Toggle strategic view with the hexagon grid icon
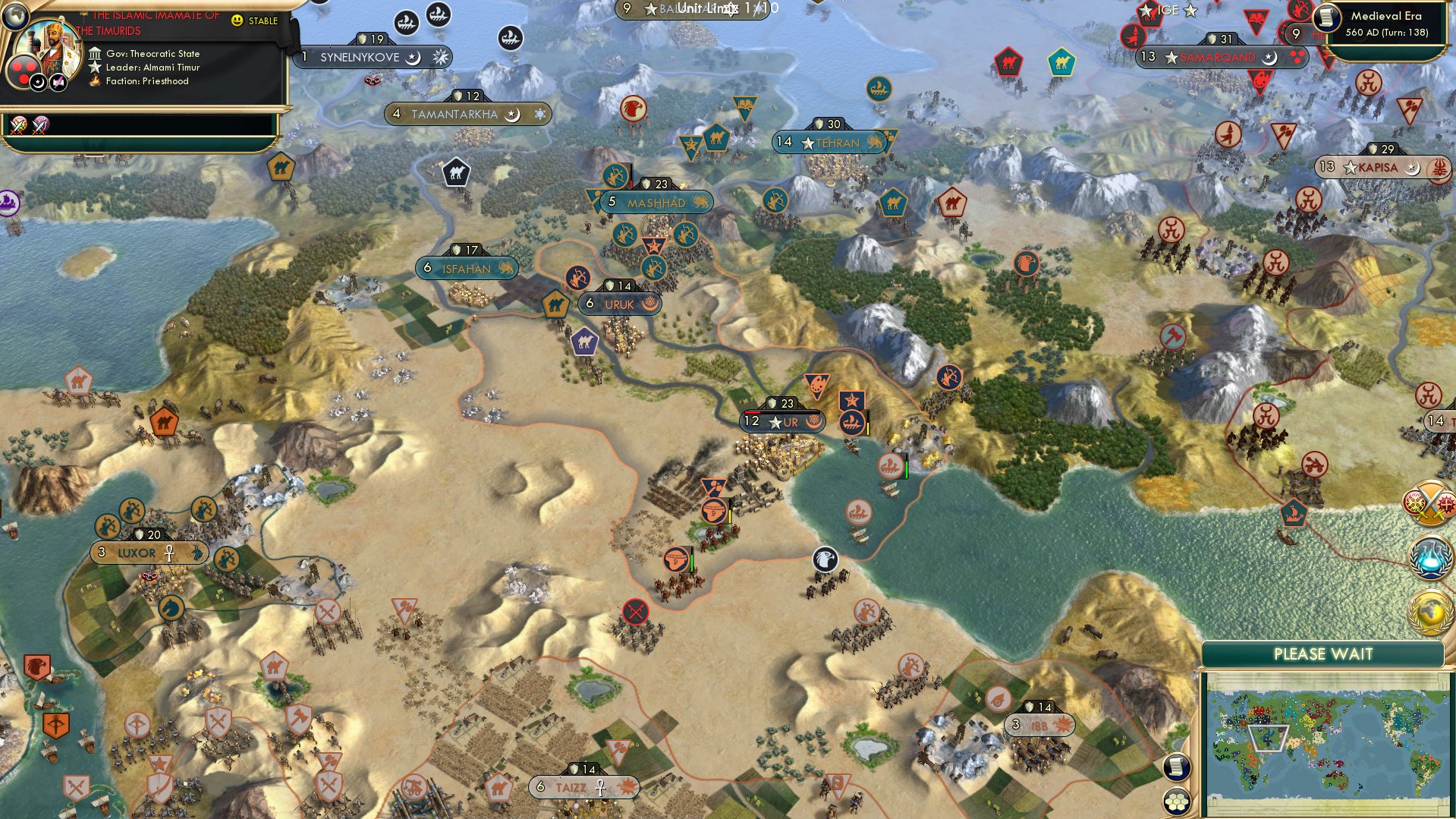1456x819 pixels. coord(1176,802)
